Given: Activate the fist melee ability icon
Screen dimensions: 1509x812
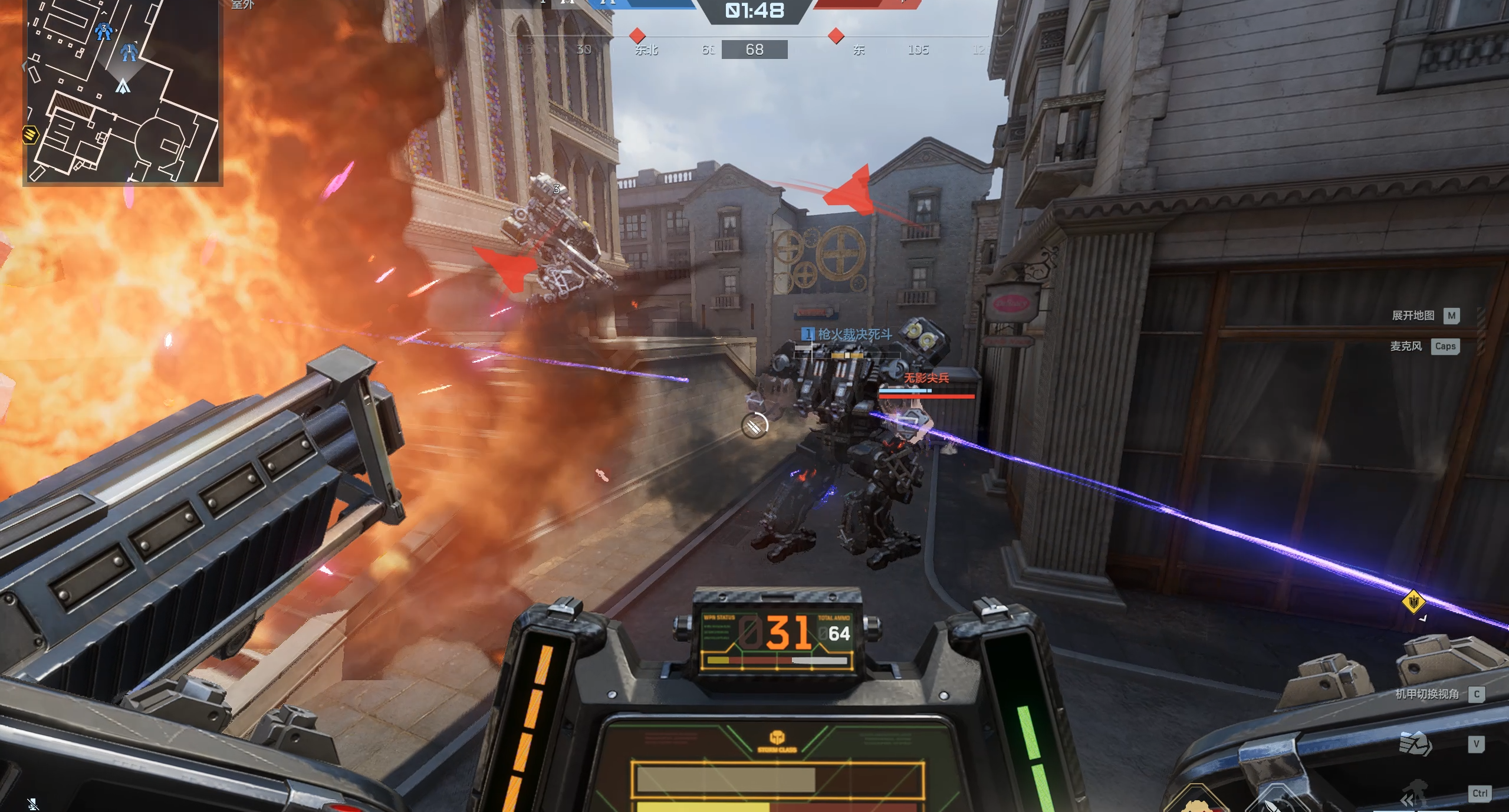Looking at the screenshot, I should click(x=1415, y=744).
